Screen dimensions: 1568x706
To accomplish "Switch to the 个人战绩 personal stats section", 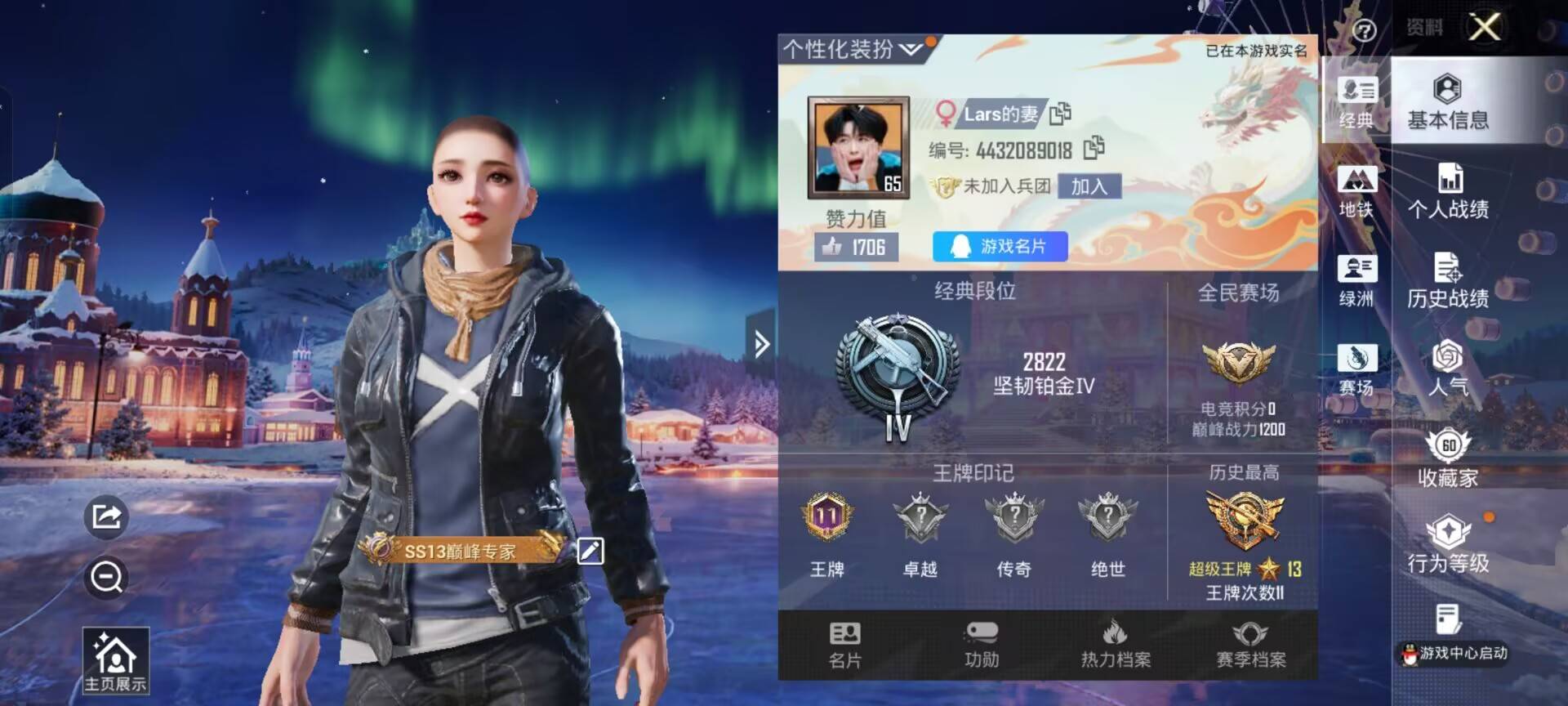I will [x=1447, y=191].
